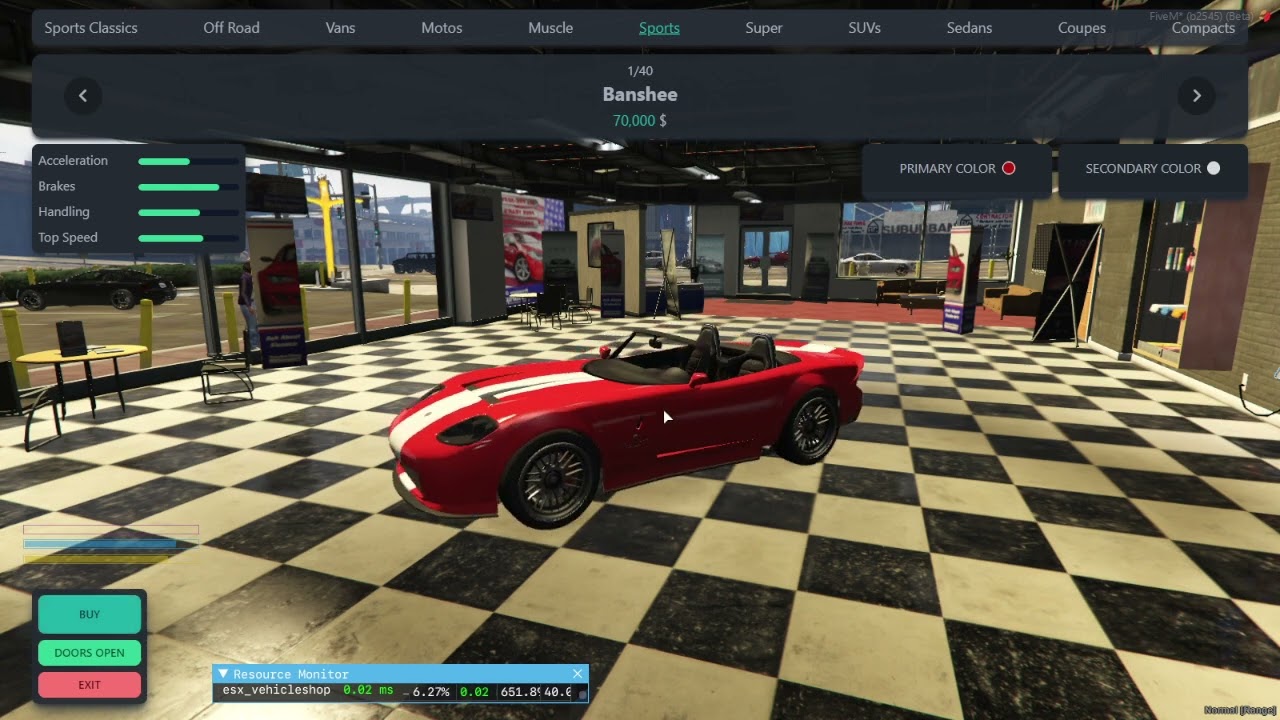The height and width of the screenshot is (720, 1280).
Task: Browse the Sedans category
Action: tap(969, 28)
